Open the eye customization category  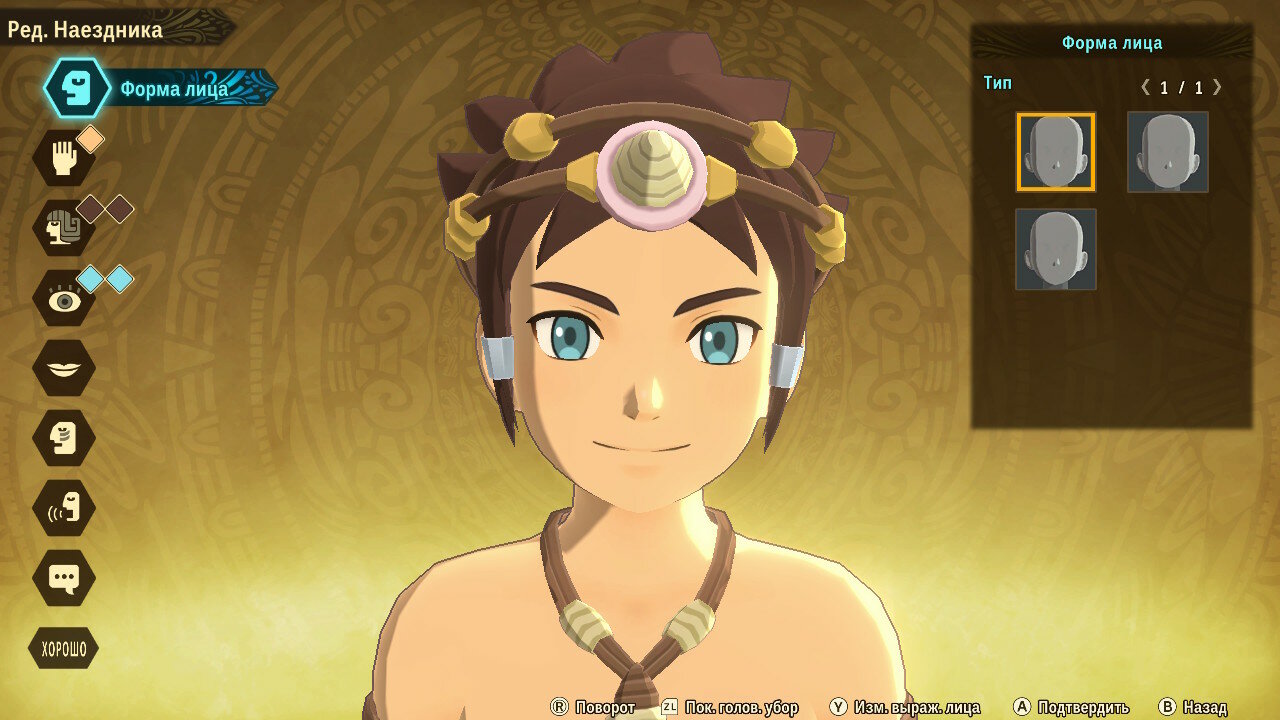(x=64, y=298)
